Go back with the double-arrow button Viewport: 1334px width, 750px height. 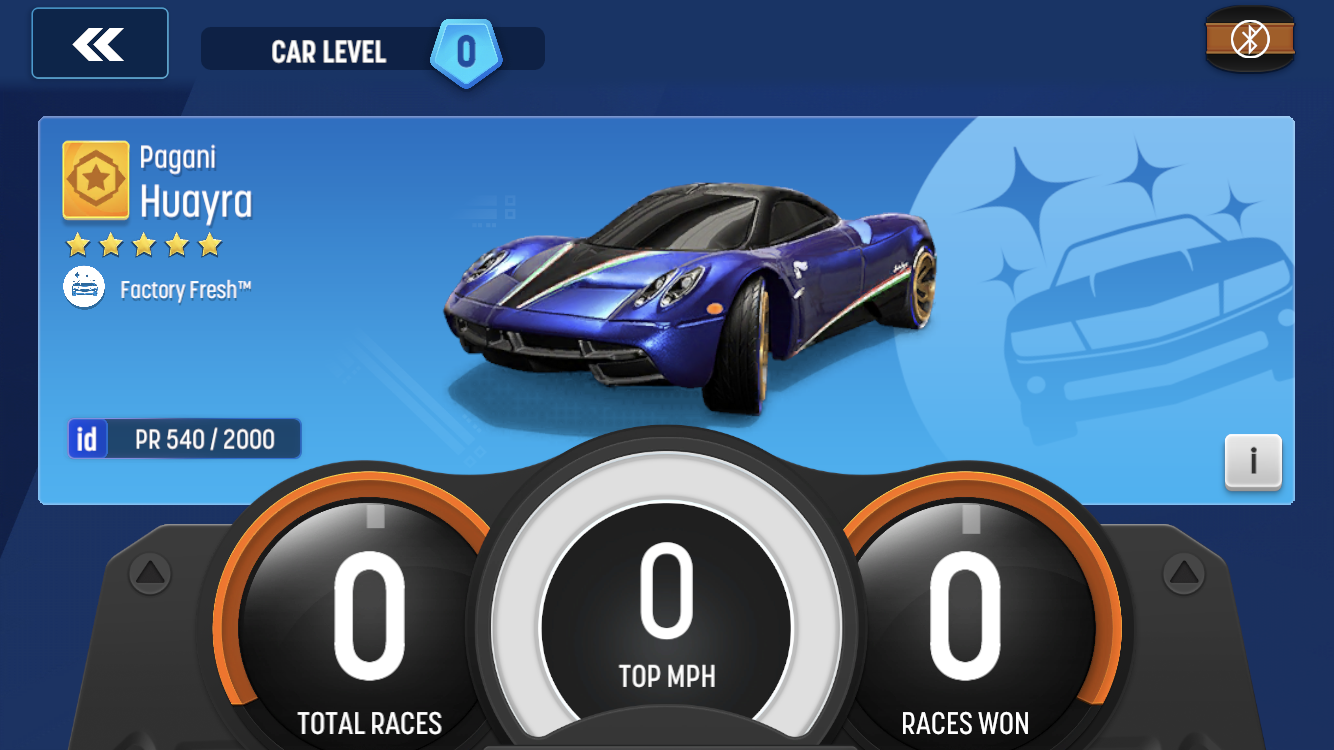click(x=99, y=43)
